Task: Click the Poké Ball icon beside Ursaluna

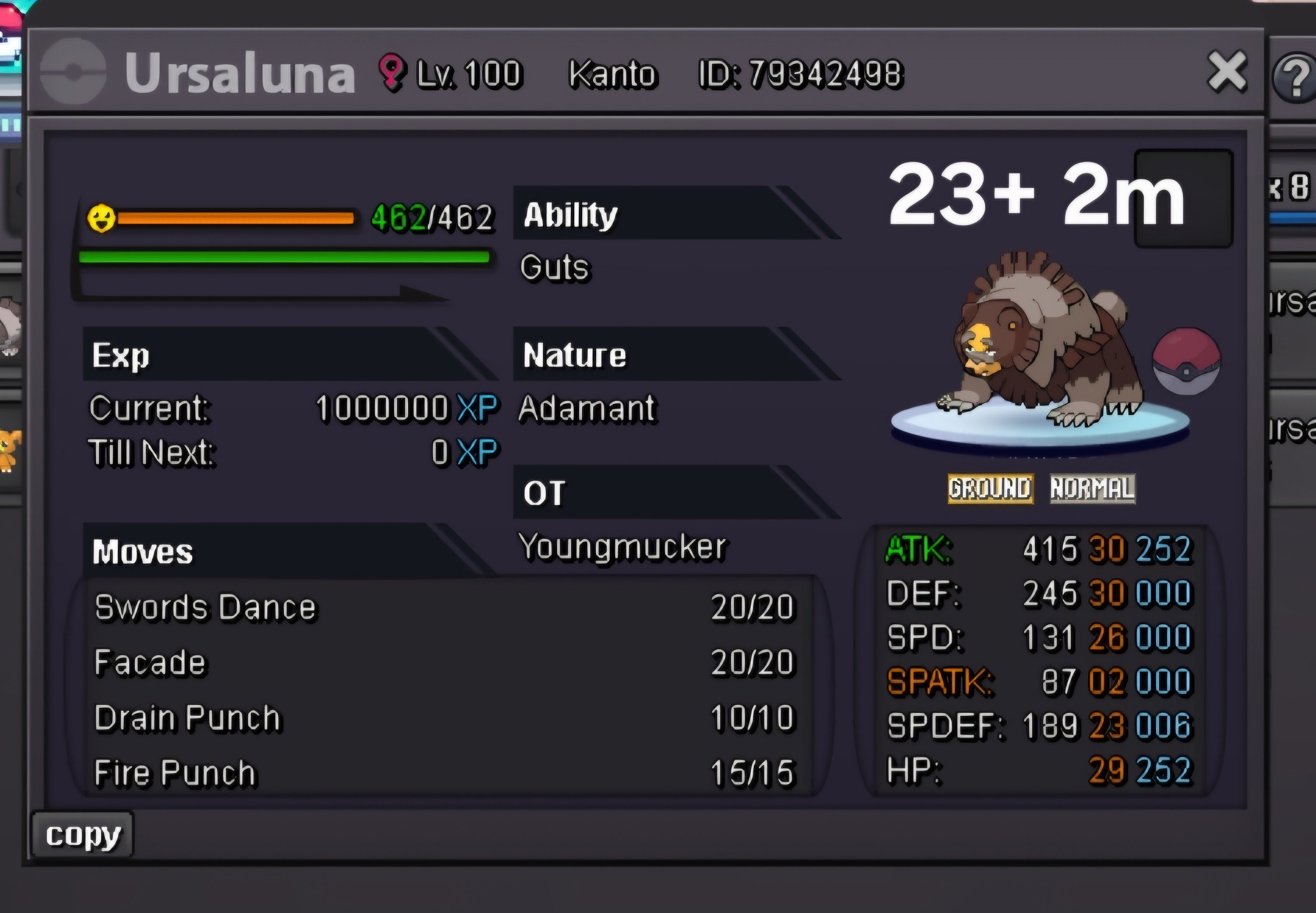Action: [1186, 361]
